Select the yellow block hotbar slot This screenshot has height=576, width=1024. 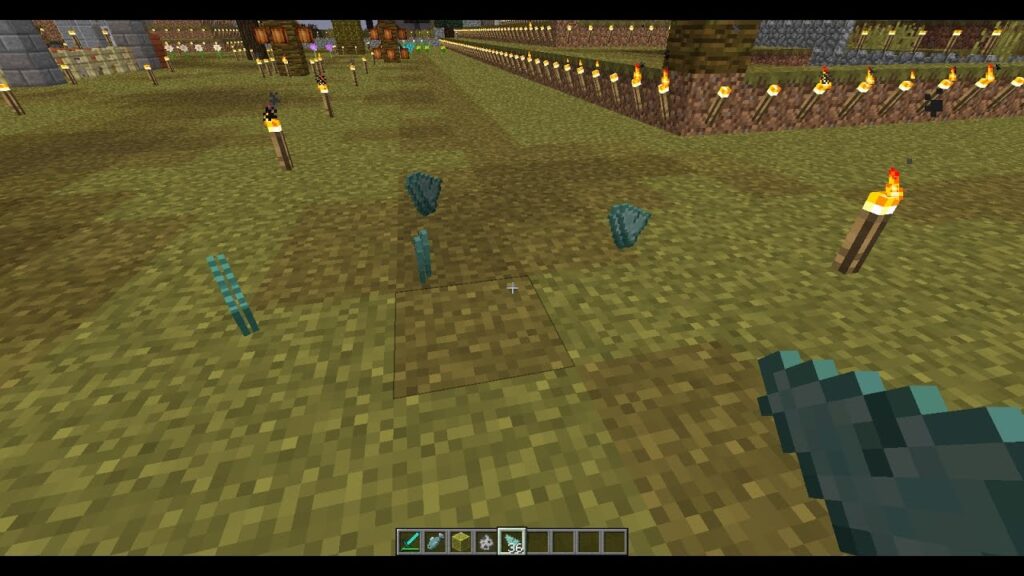[461, 541]
